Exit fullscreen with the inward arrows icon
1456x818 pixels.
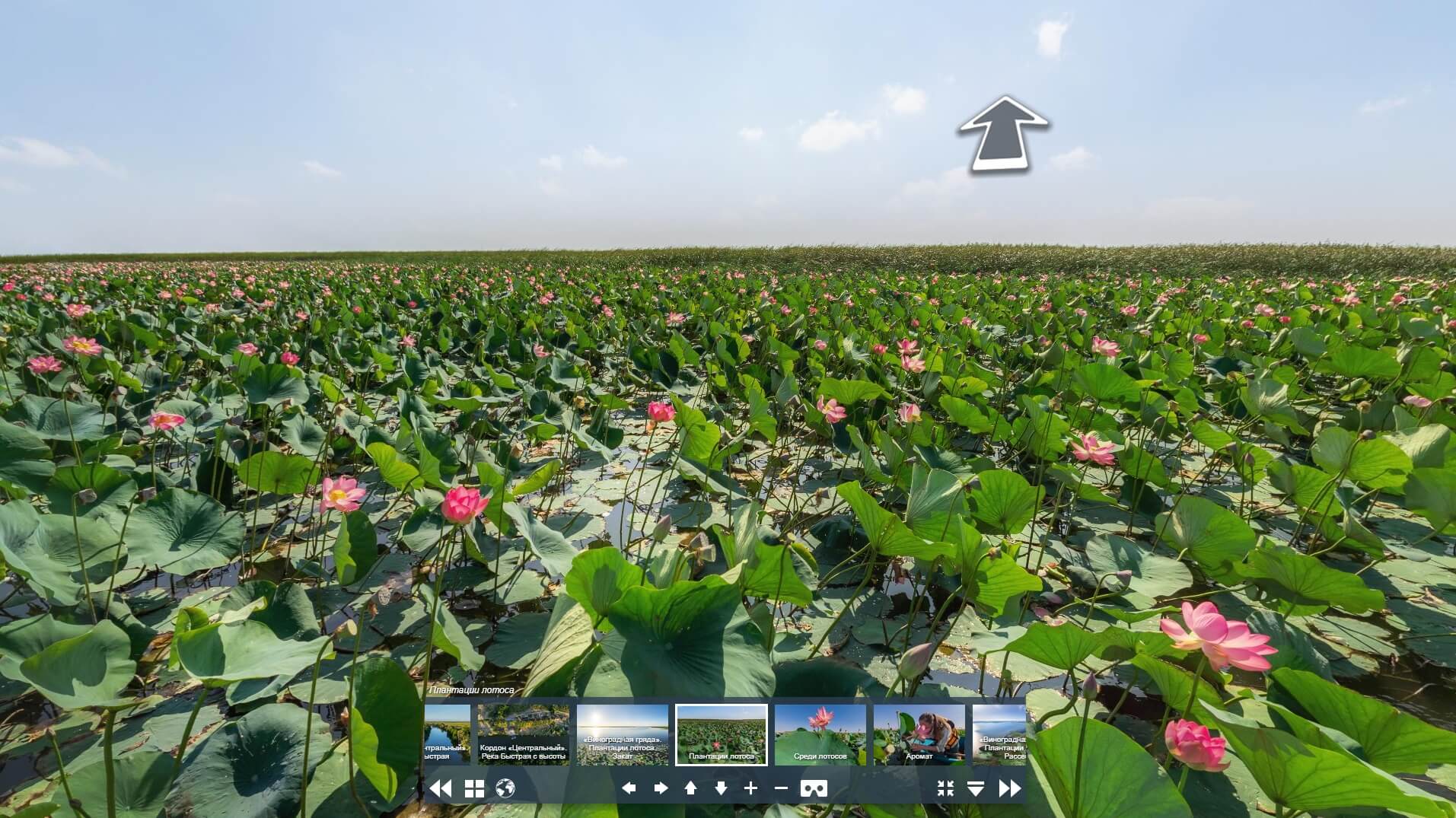(945, 789)
